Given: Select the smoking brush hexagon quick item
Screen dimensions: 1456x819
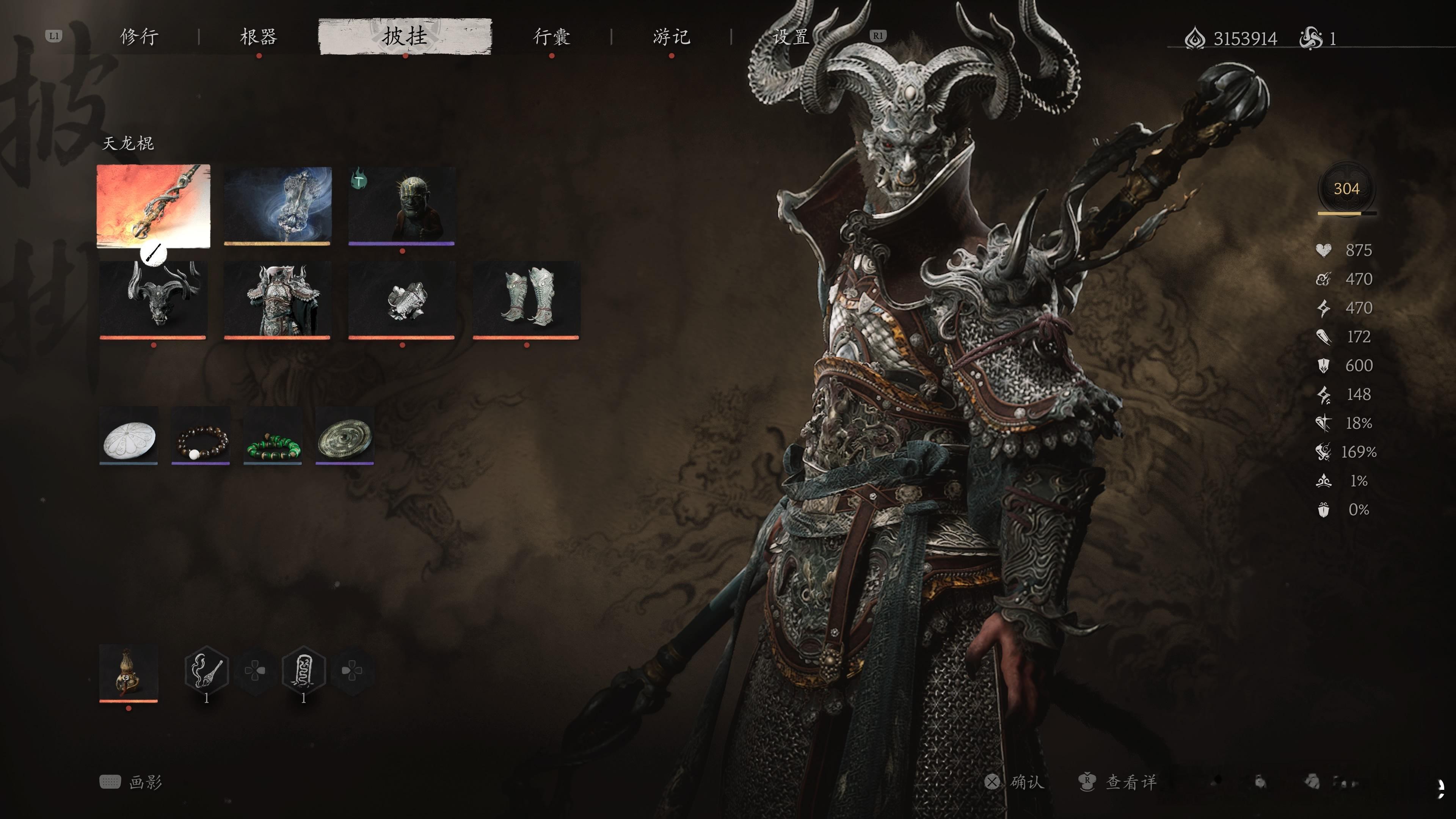Looking at the screenshot, I should pyautogui.click(x=206, y=670).
